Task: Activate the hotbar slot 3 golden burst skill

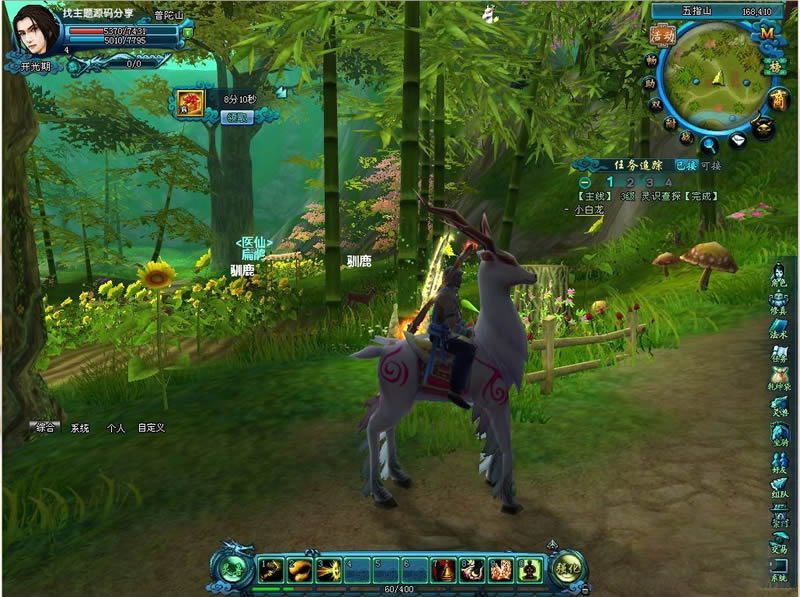Action: coord(328,570)
